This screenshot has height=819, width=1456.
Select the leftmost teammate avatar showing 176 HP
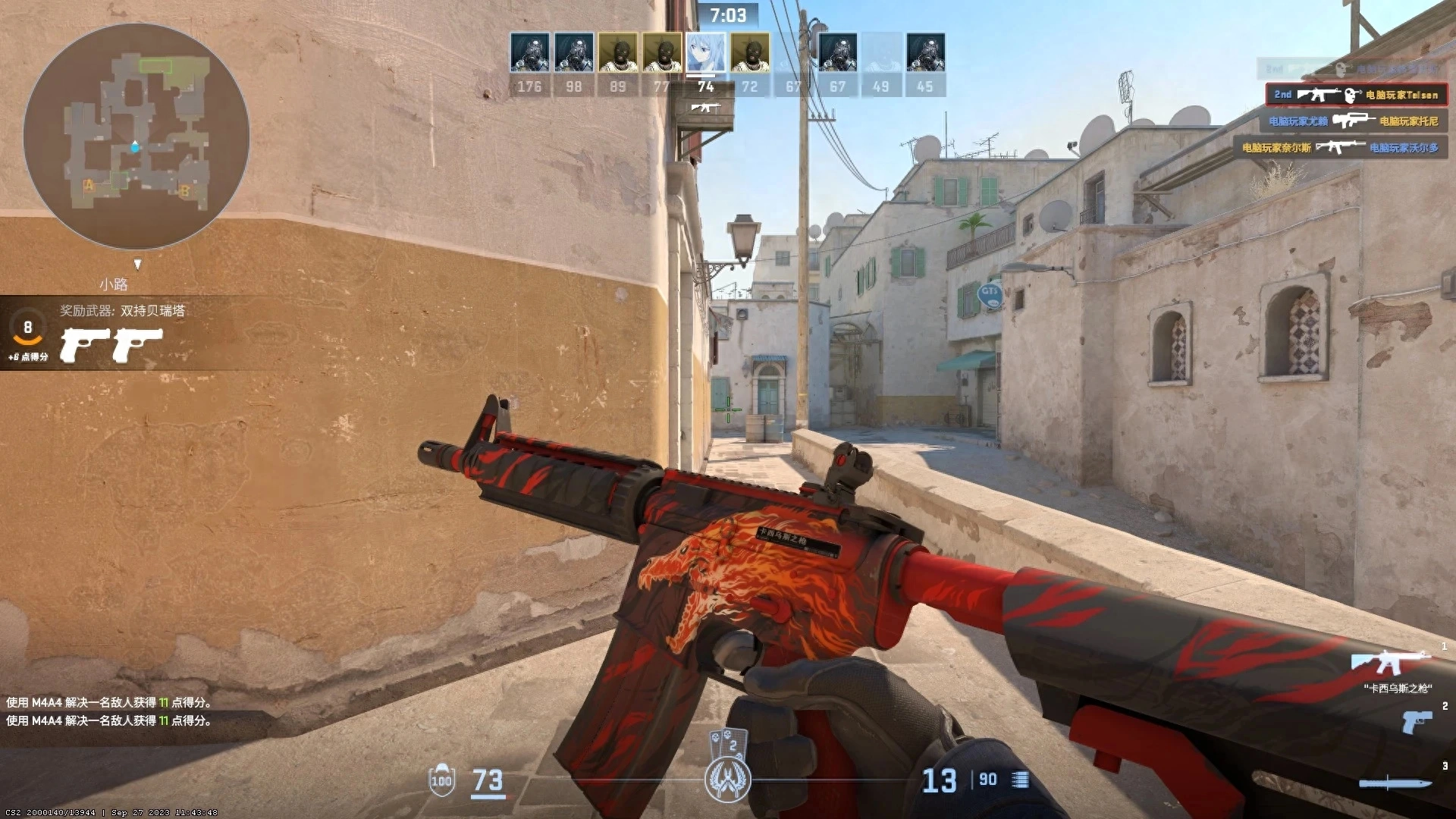529,52
